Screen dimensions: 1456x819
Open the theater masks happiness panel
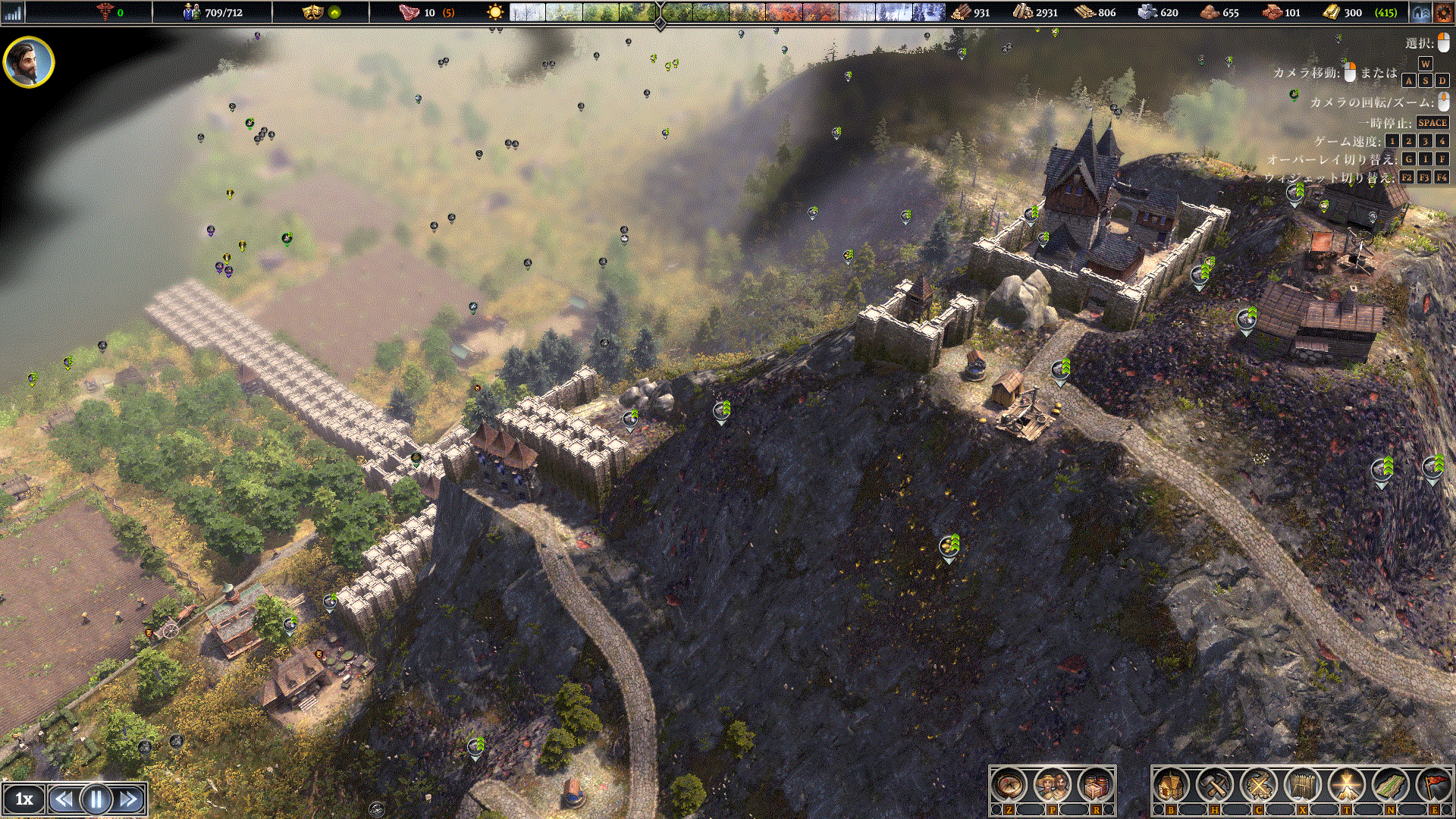pyautogui.click(x=312, y=12)
